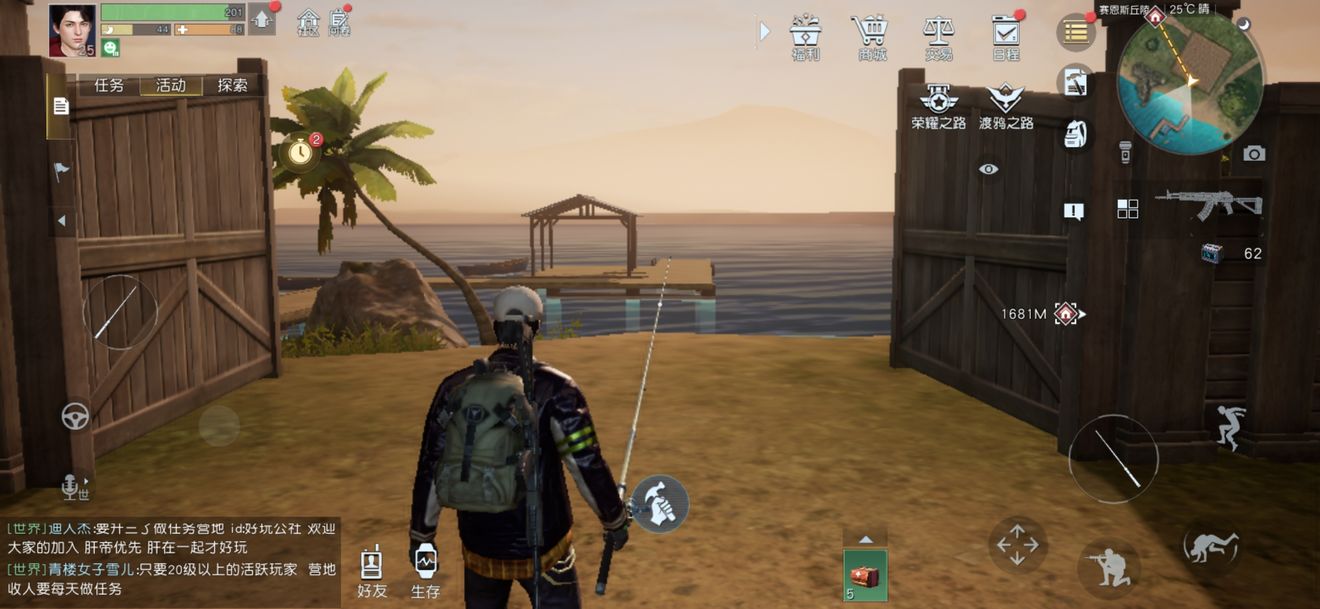
Task: Tap the player portrait avatar
Action: pyautogui.click(x=72, y=29)
